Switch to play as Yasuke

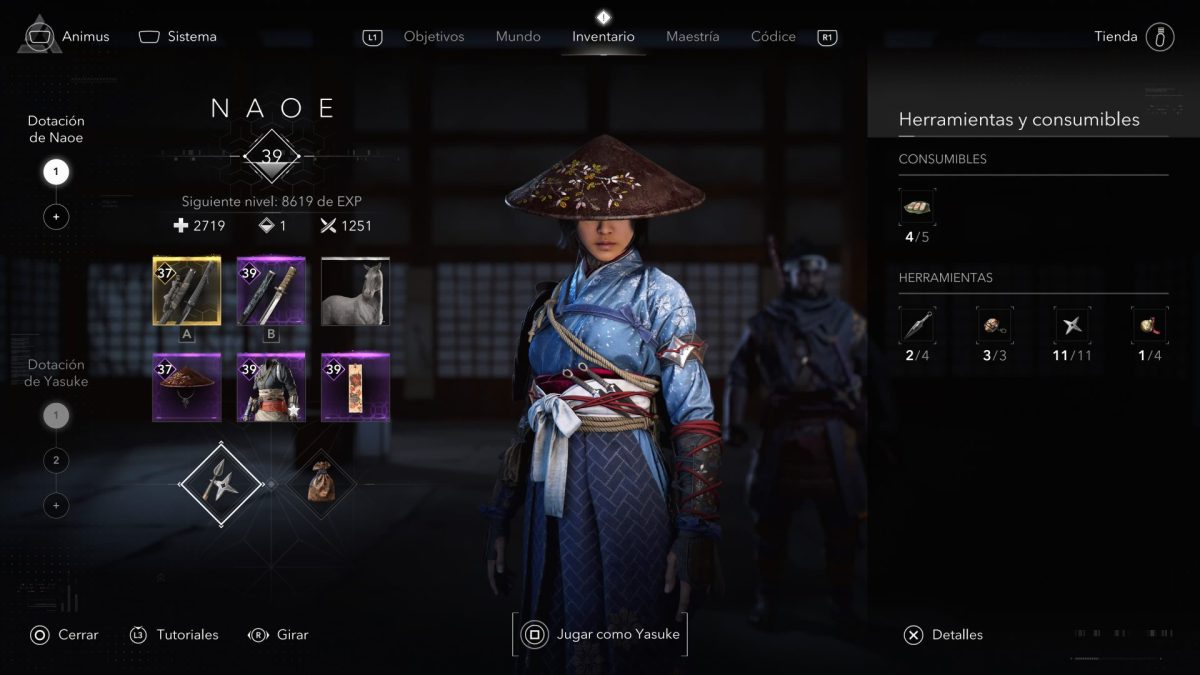[600, 634]
